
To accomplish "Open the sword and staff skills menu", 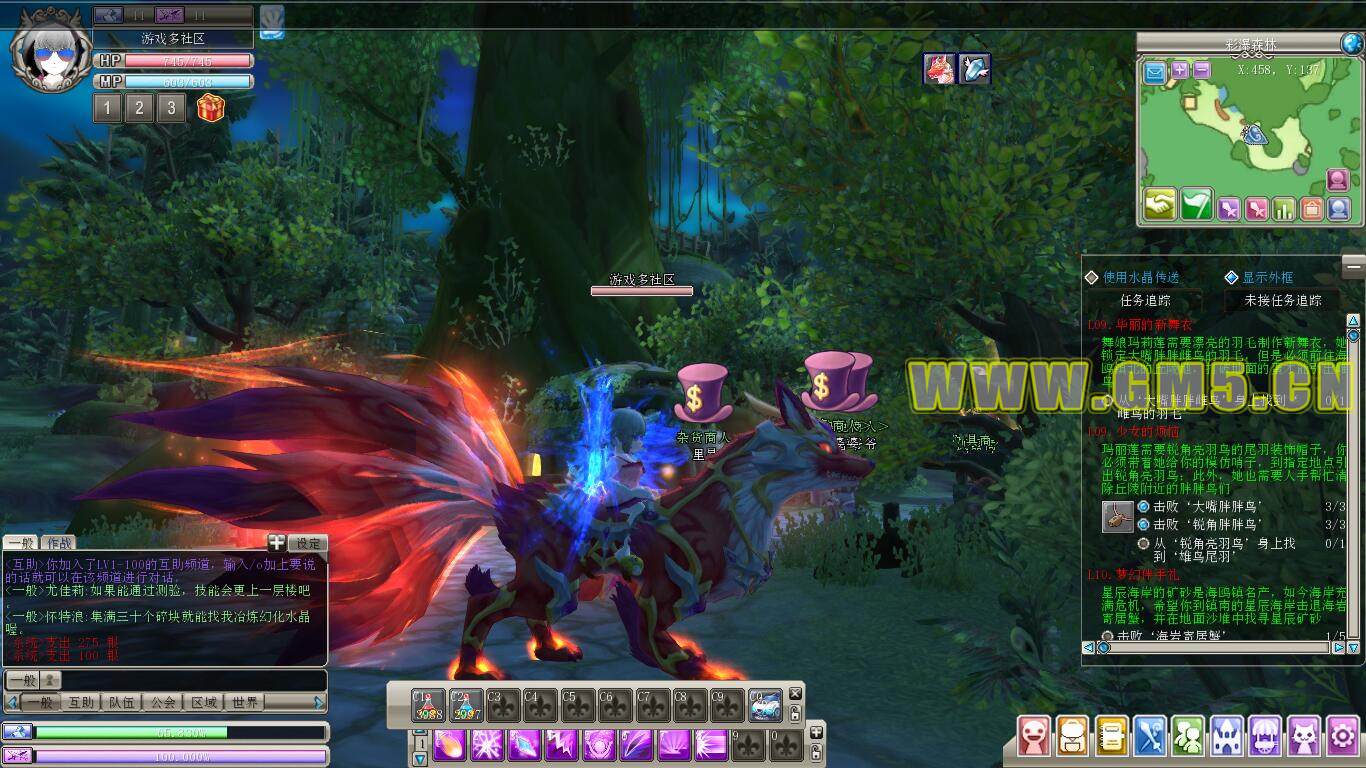I will click(x=1150, y=737).
